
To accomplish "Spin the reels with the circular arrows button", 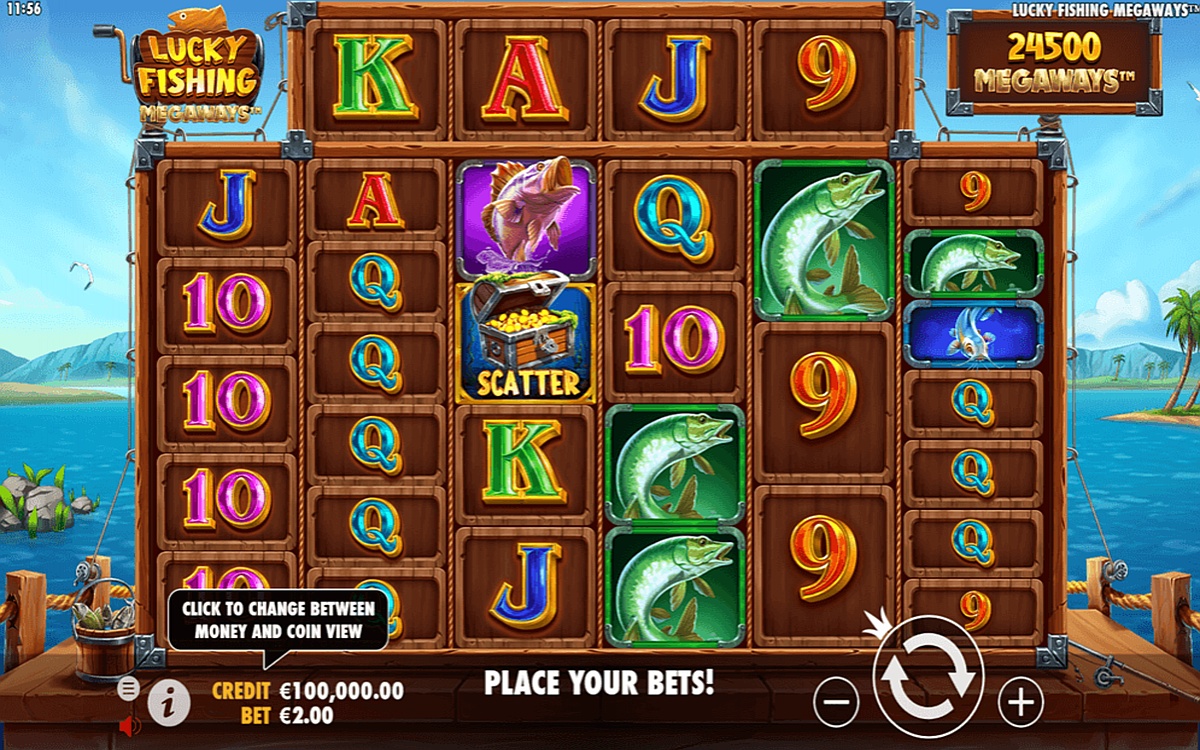I will [x=928, y=677].
